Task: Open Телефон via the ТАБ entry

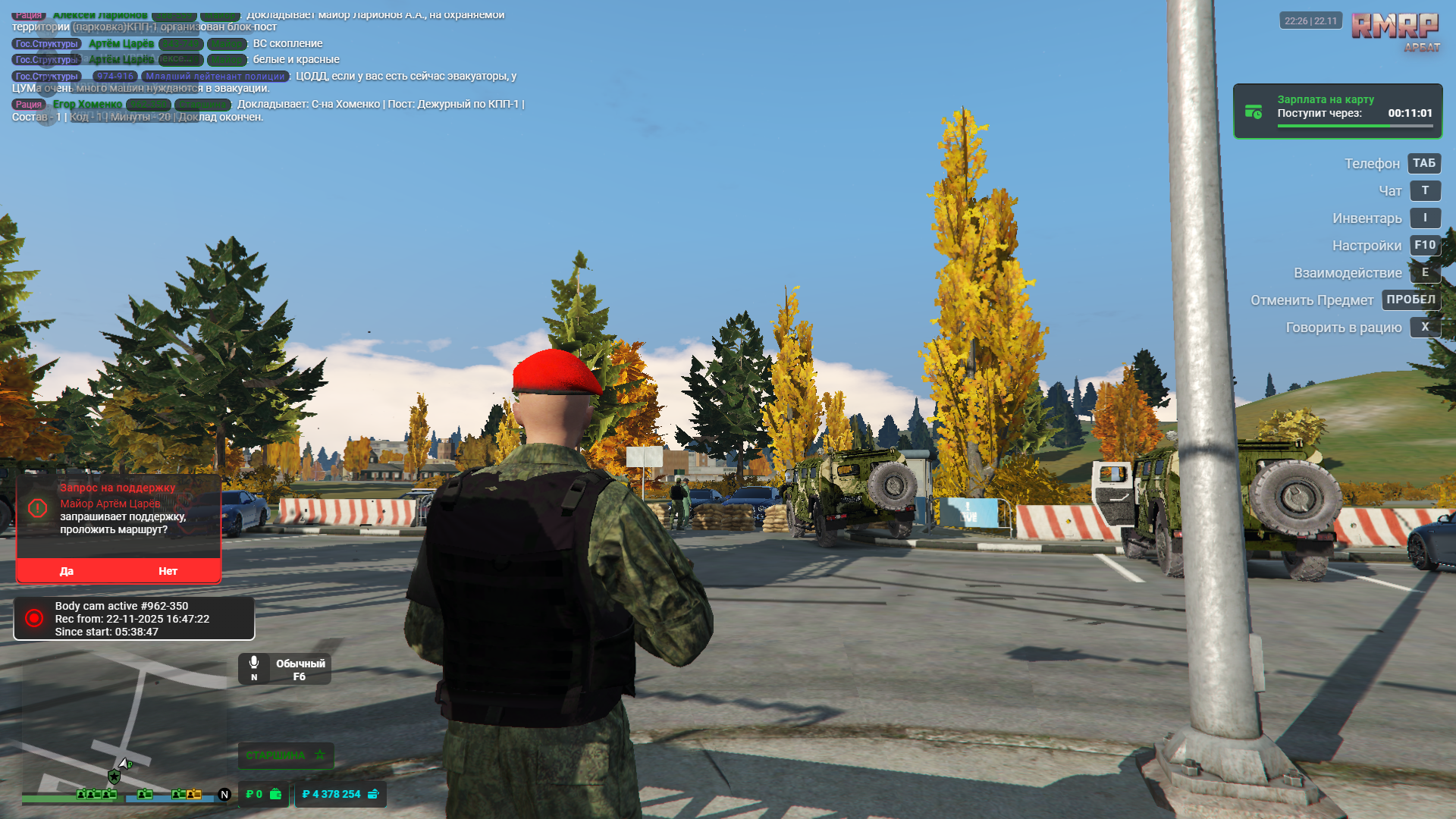Action: click(1423, 163)
